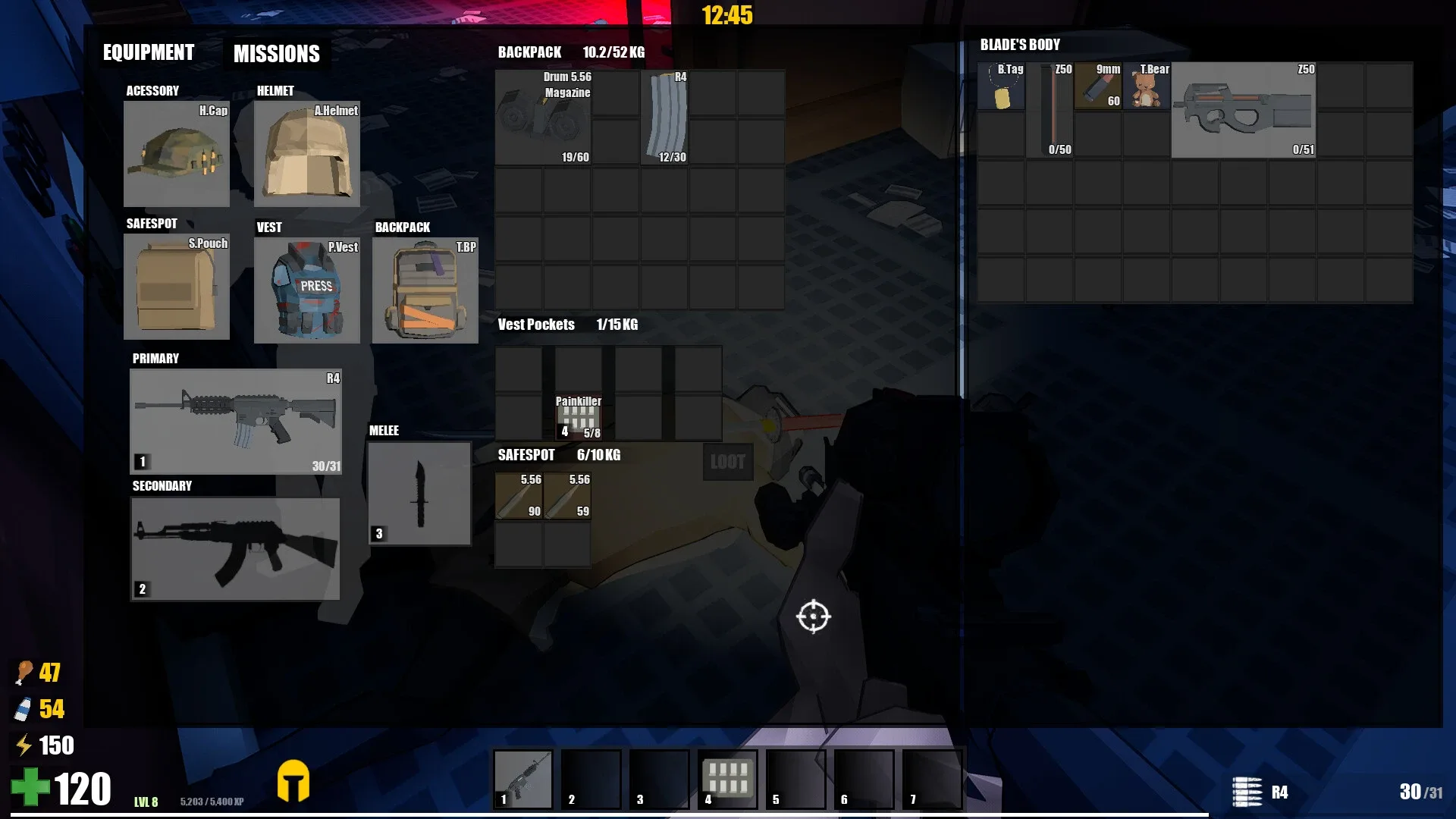Screen dimensions: 1456x819
Task: Select the P.Vest press vest
Action: coord(306,290)
